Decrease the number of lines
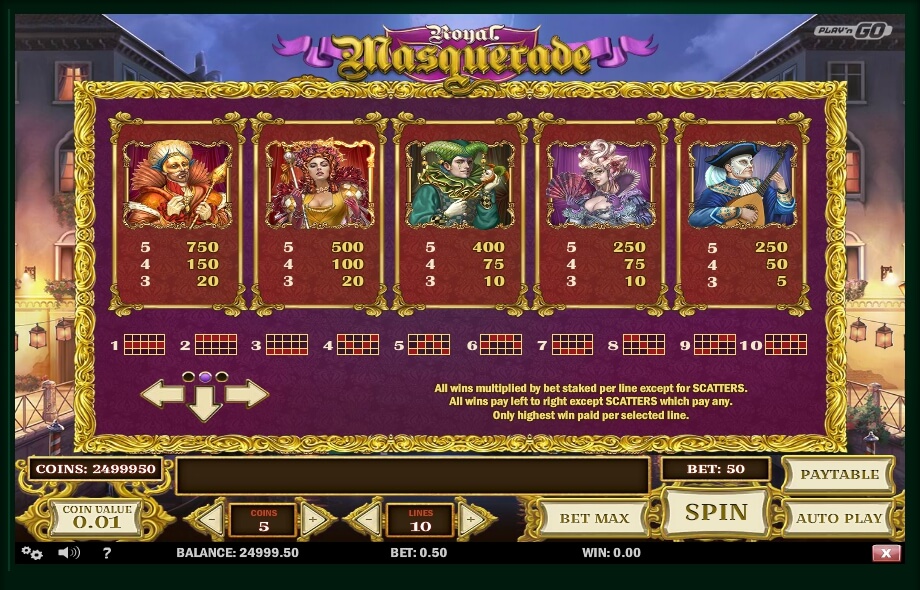Viewport: 920px width, 590px height. (368, 520)
